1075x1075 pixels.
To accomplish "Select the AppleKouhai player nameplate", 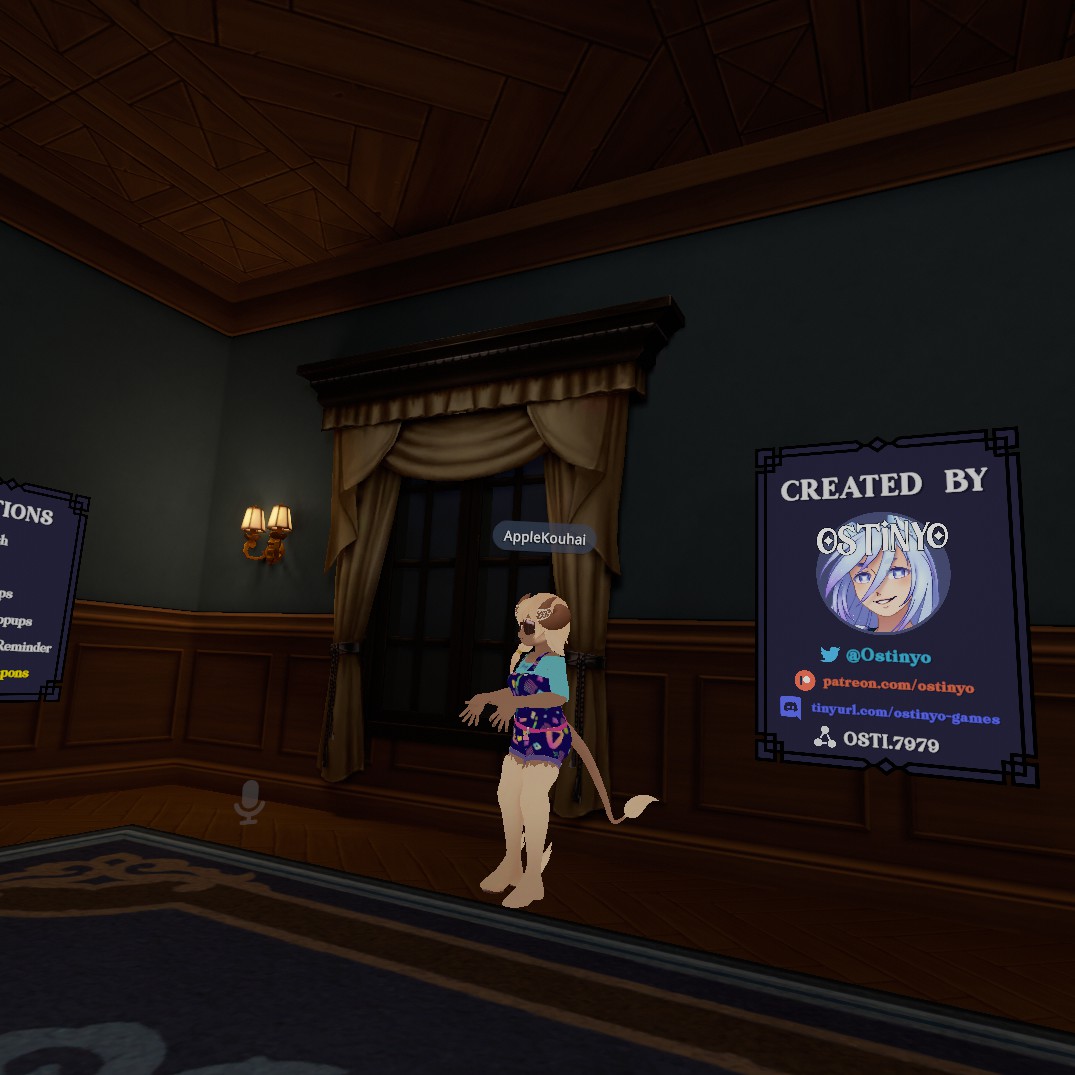I will click(x=544, y=538).
